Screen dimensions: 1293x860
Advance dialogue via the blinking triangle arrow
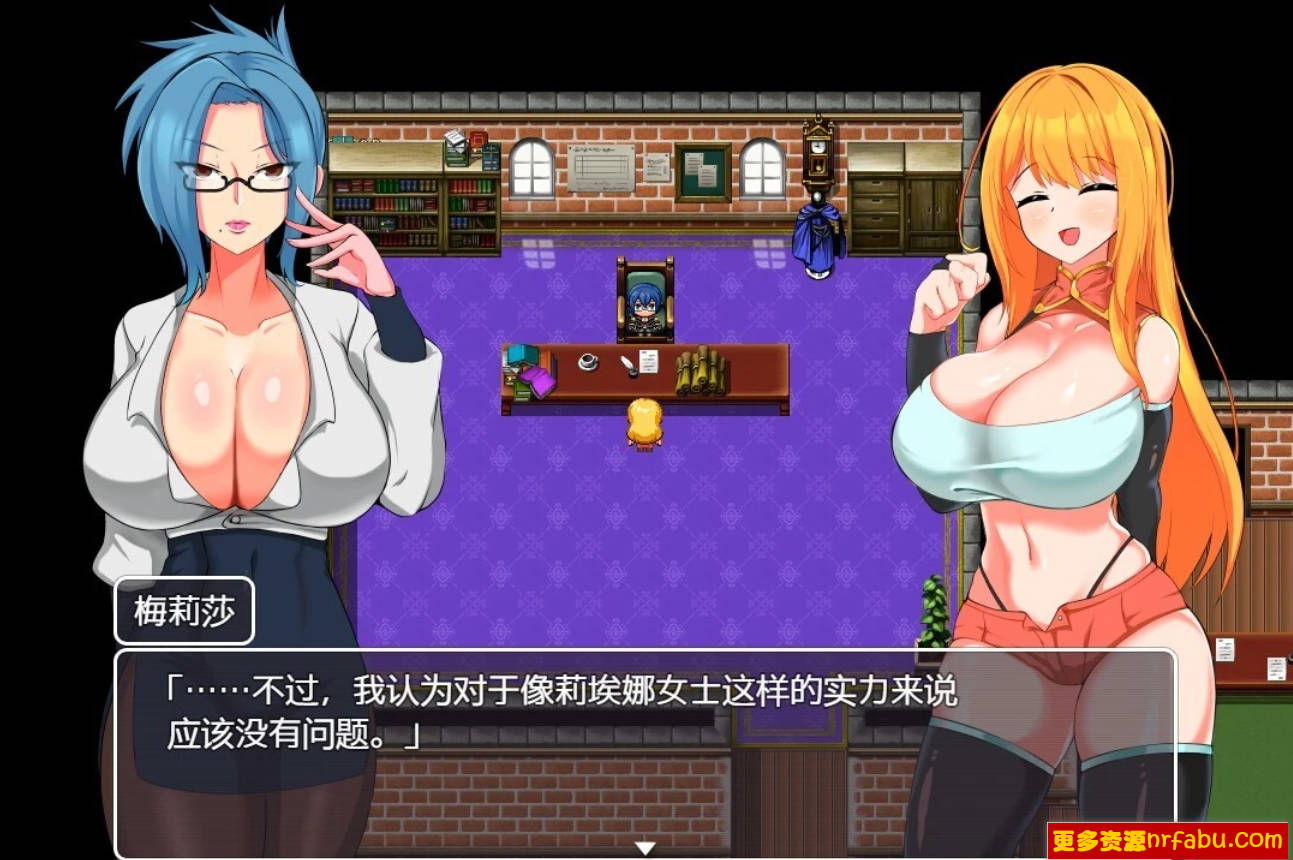[x=643, y=845]
